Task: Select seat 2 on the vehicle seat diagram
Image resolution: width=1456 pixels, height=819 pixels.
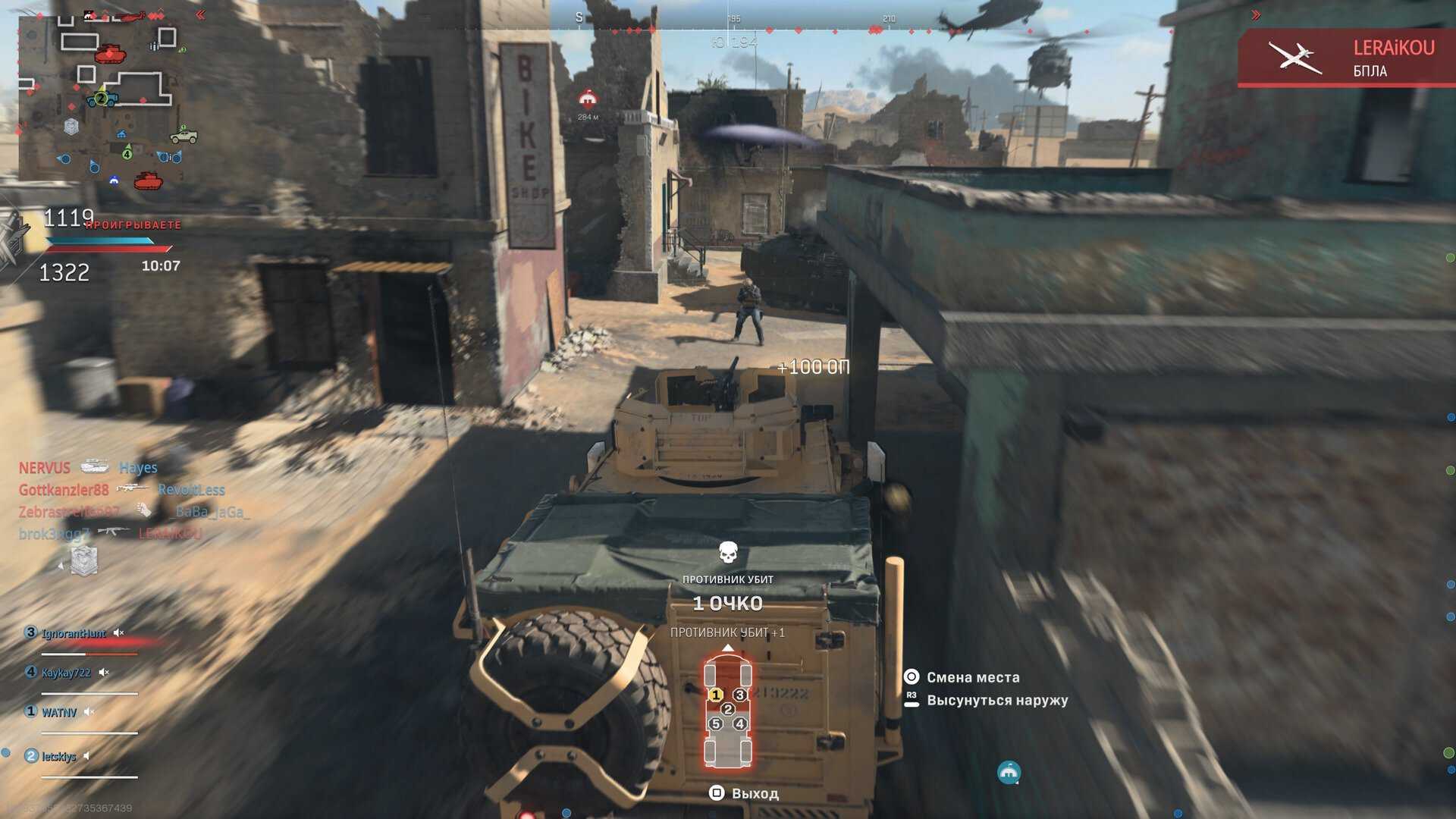Action: point(728,709)
